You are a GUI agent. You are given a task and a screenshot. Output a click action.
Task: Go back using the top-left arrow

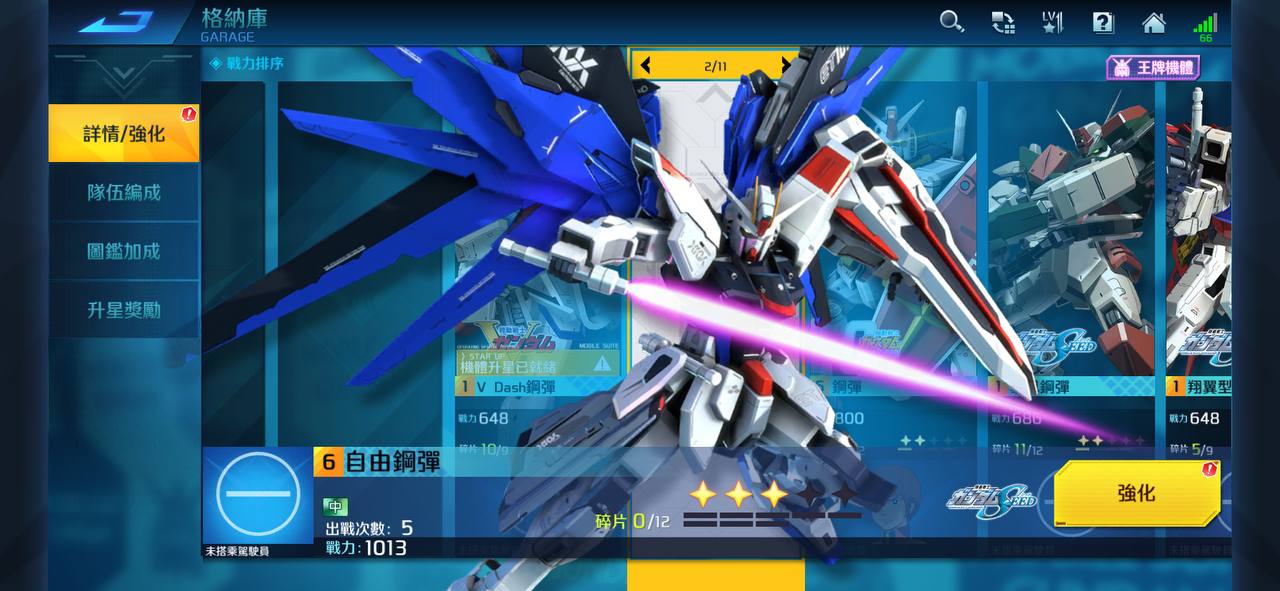click(x=116, y=22)
